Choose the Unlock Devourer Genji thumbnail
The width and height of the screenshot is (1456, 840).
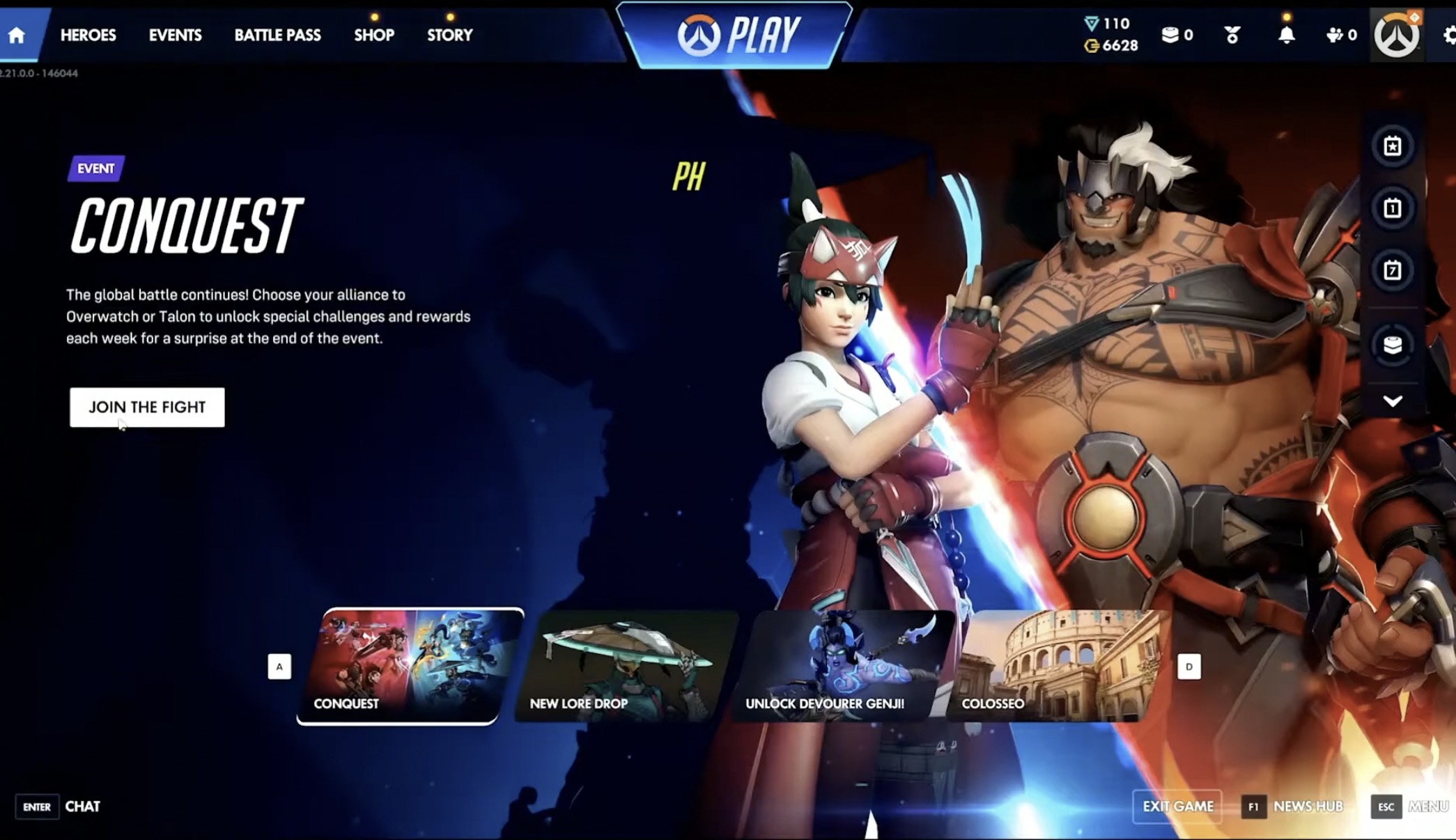tap(842, 666)
